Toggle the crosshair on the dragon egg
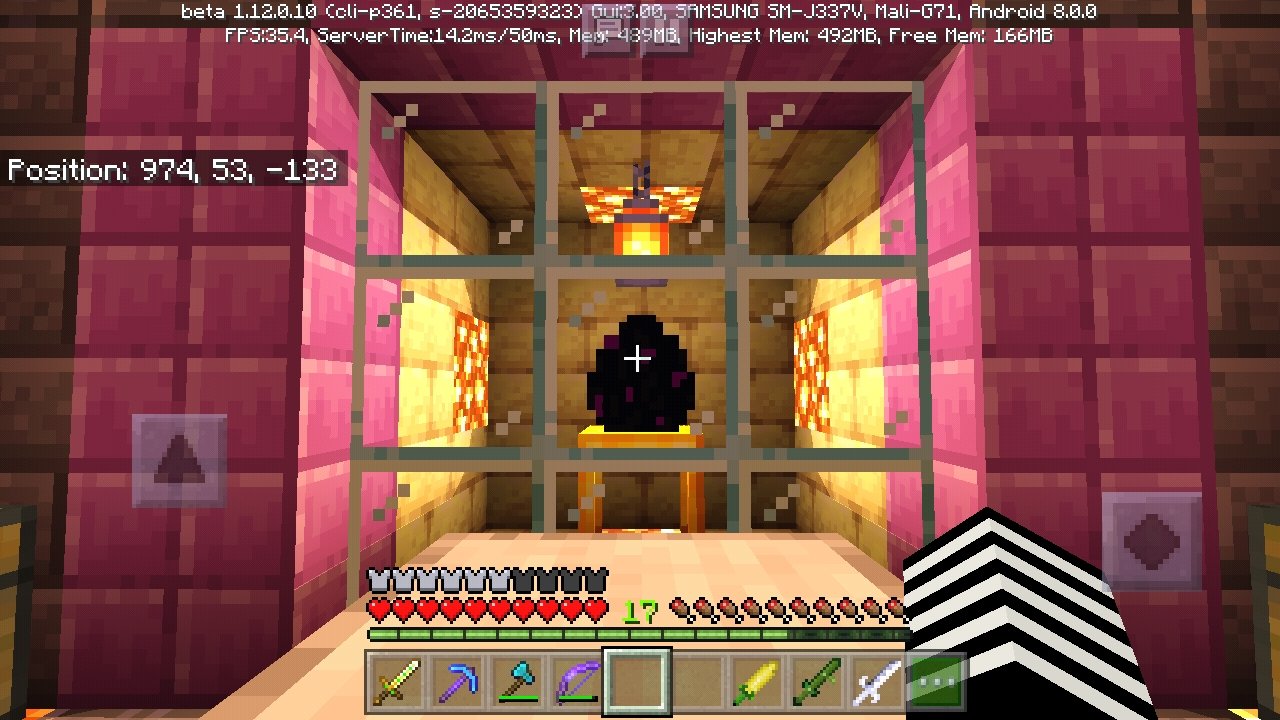Image resolution: width=1280 pixels, height=720 pixels. (x=637, y=357)
